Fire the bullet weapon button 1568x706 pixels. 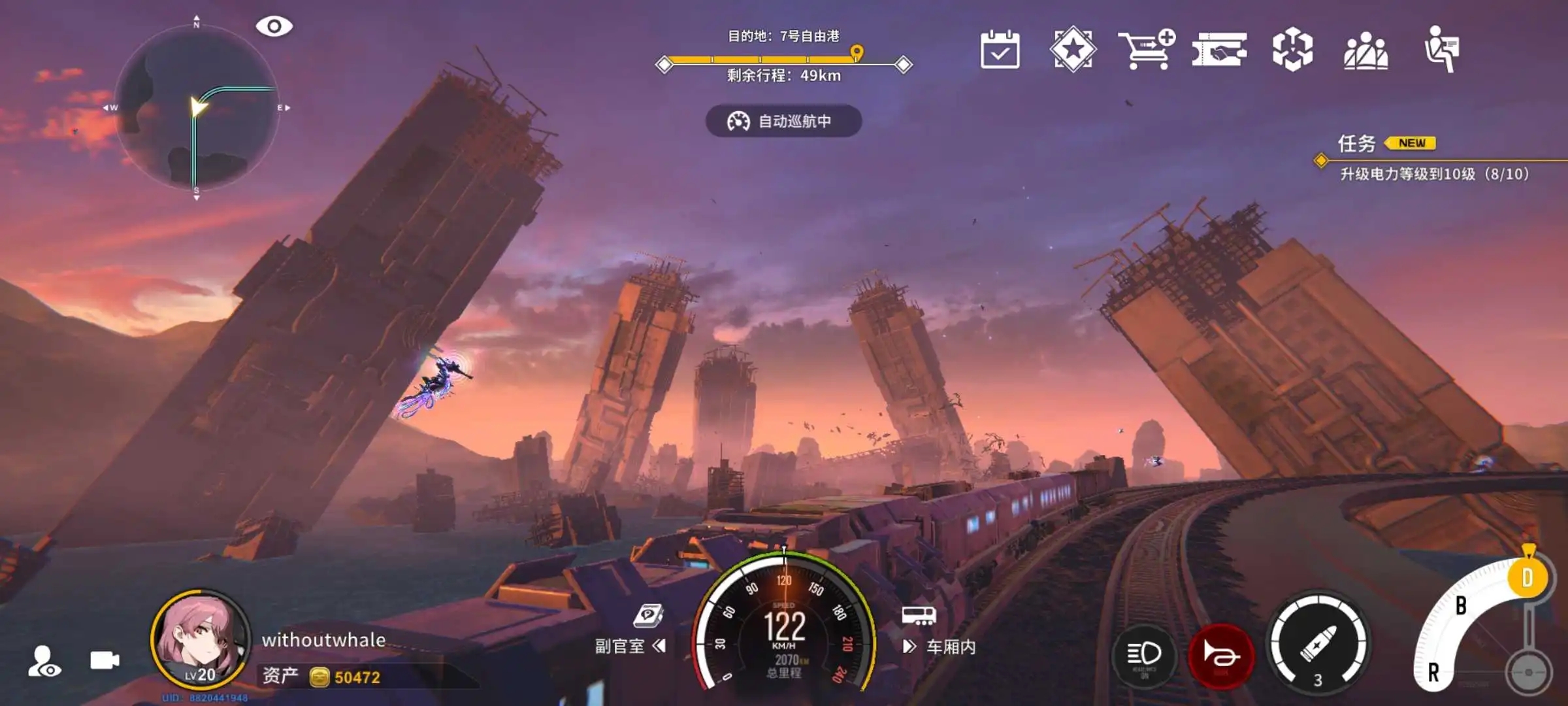(1318, 644)
